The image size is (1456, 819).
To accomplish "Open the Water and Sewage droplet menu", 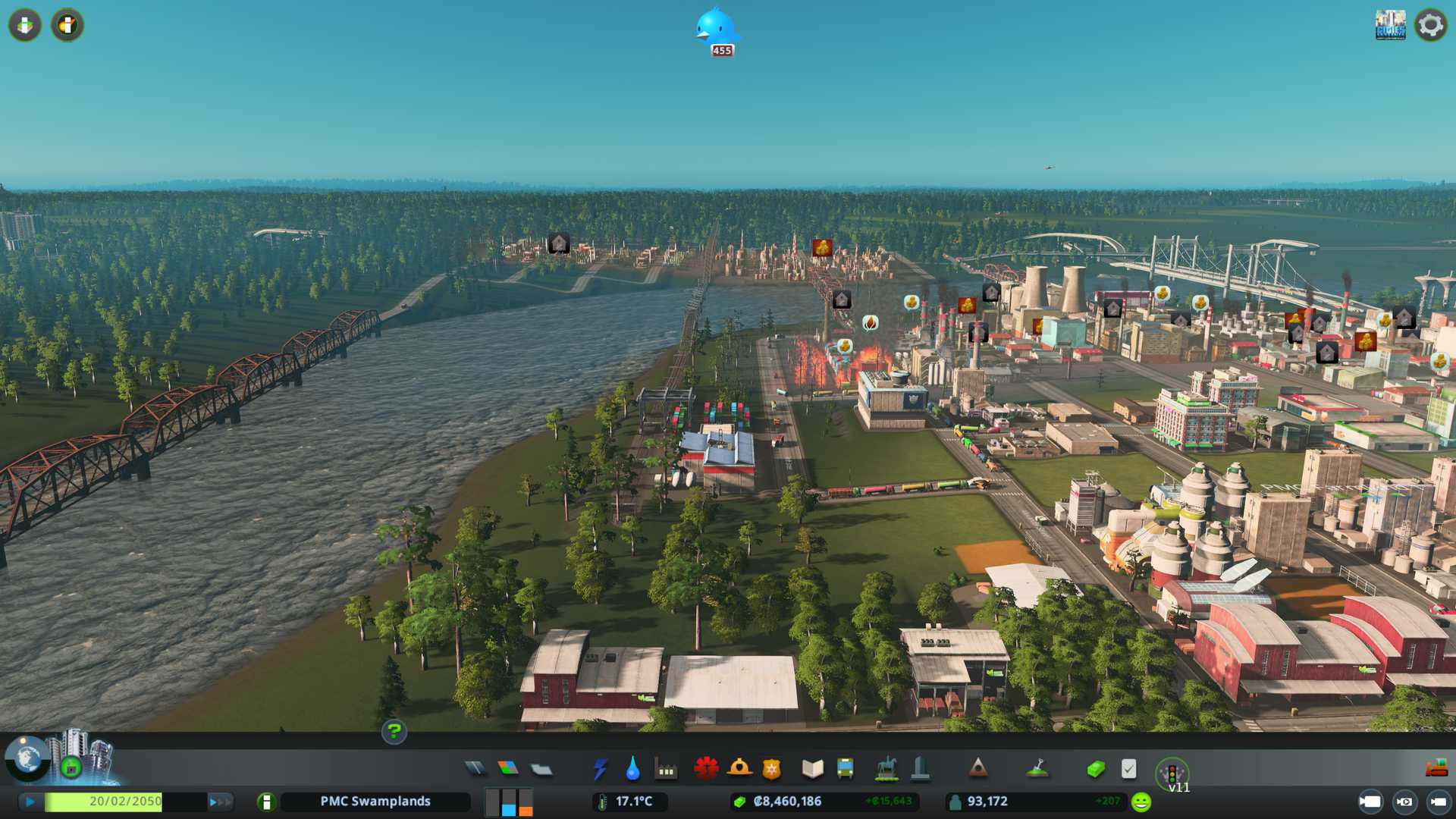I will (x=633, y=769).
